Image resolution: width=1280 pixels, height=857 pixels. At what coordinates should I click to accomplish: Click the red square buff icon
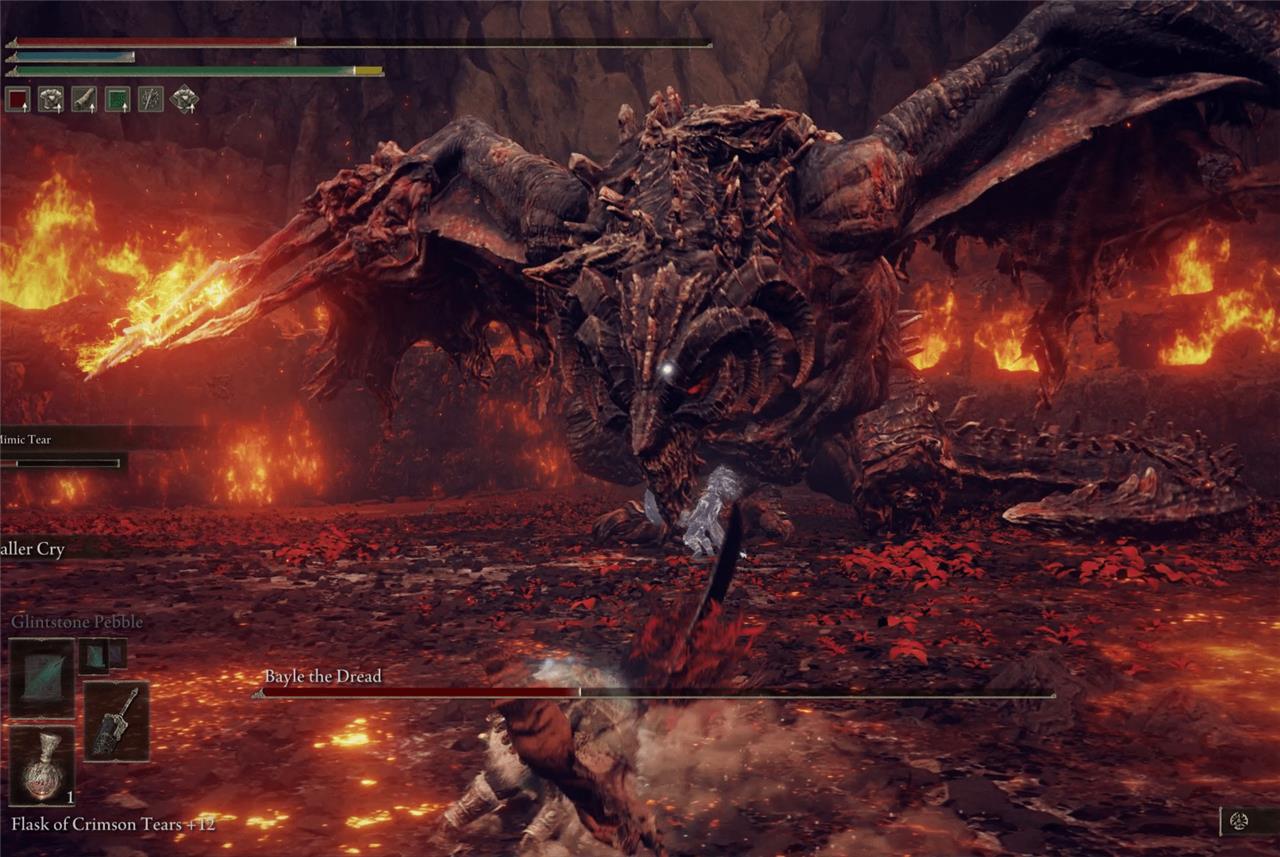pyautogui.click(x=18, y=99)
